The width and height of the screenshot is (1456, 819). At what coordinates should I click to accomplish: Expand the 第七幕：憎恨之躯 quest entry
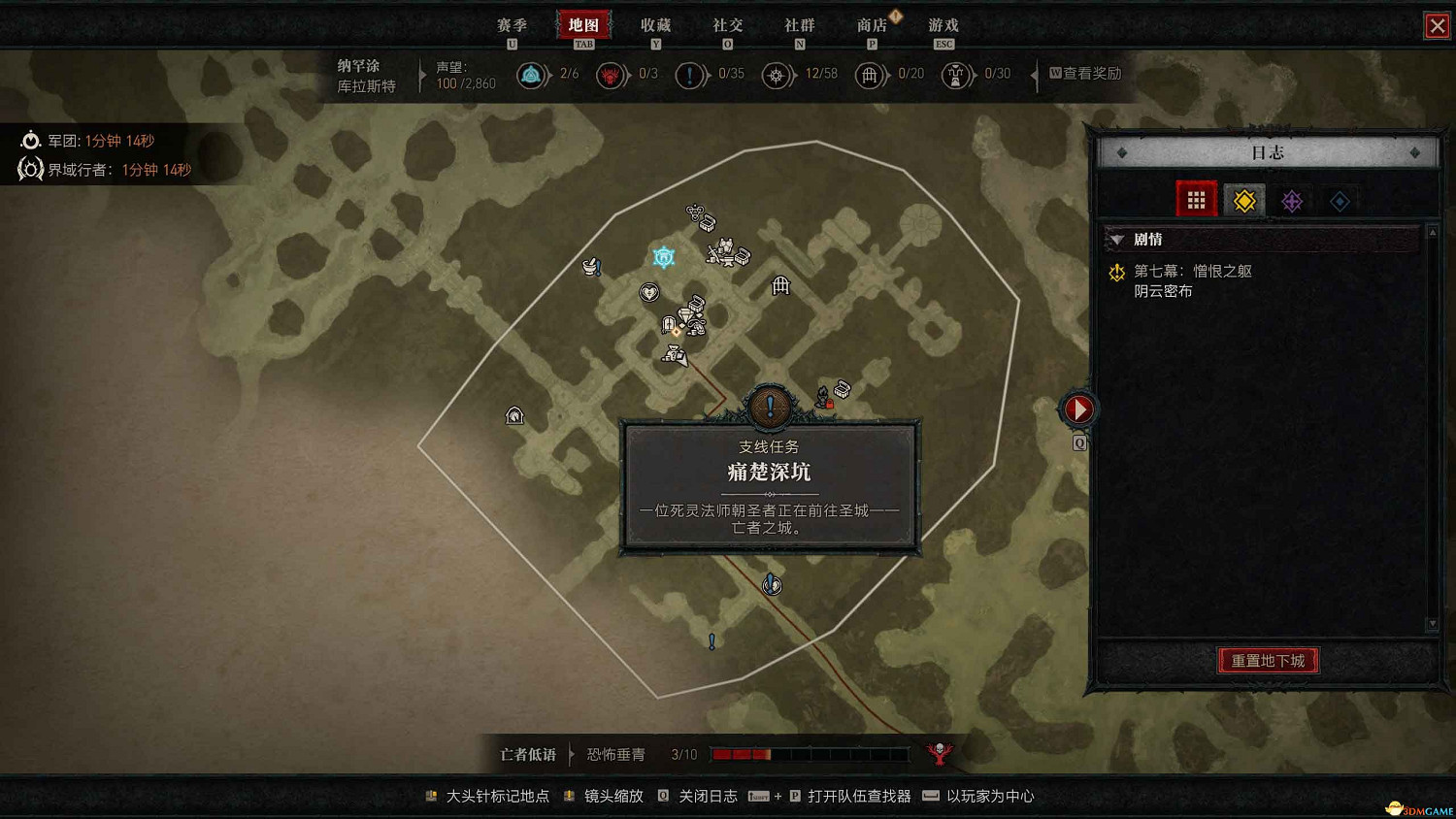[1193, 271]
